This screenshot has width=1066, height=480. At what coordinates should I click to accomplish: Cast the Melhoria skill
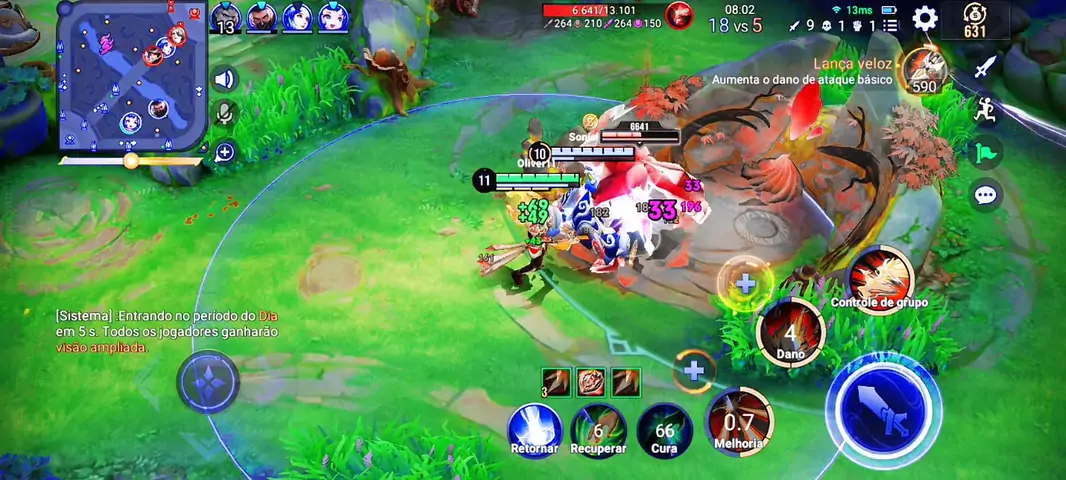(x=739, y=421)
